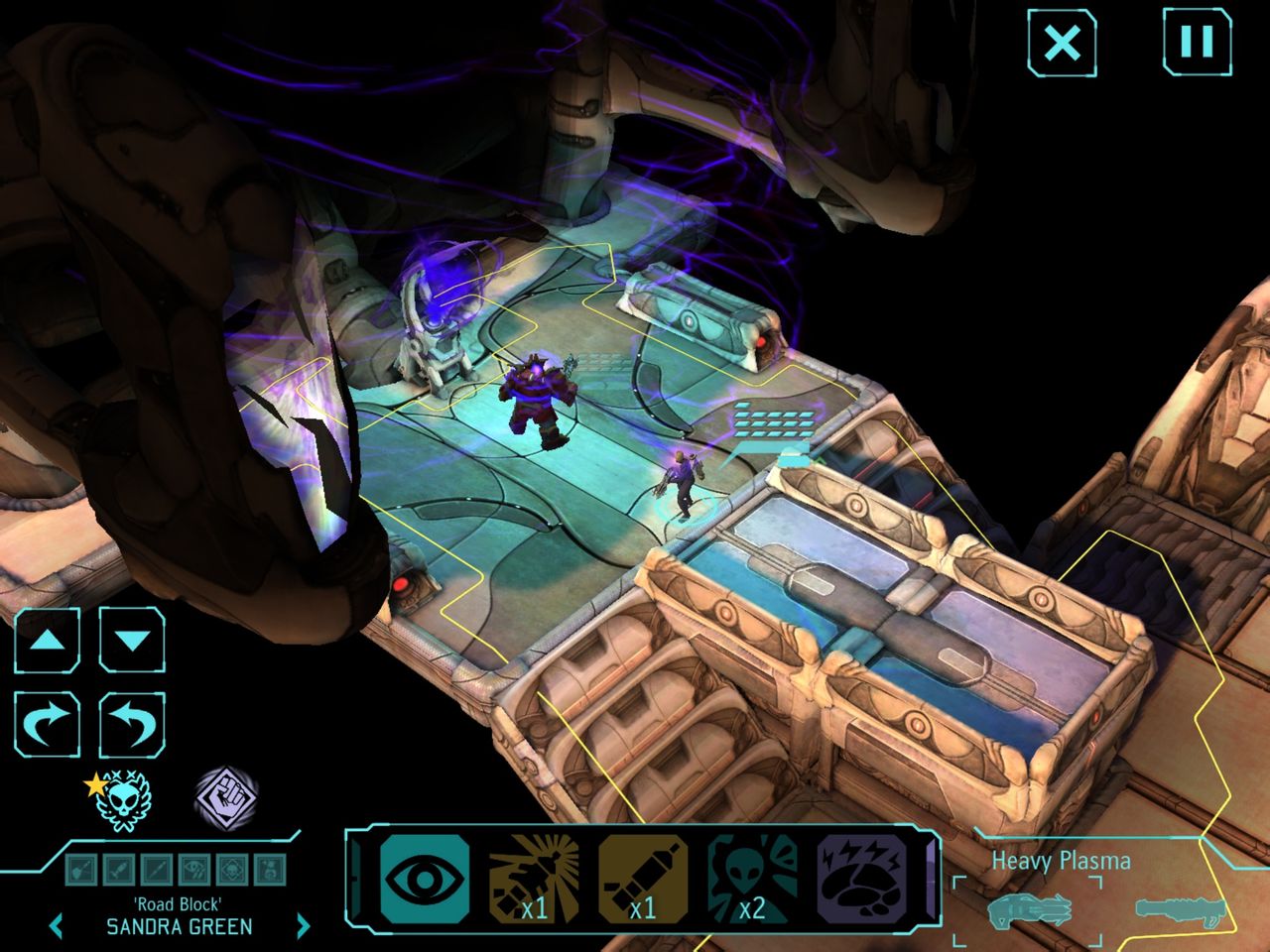
Task: Pause the game
Action: (1196, 43)
